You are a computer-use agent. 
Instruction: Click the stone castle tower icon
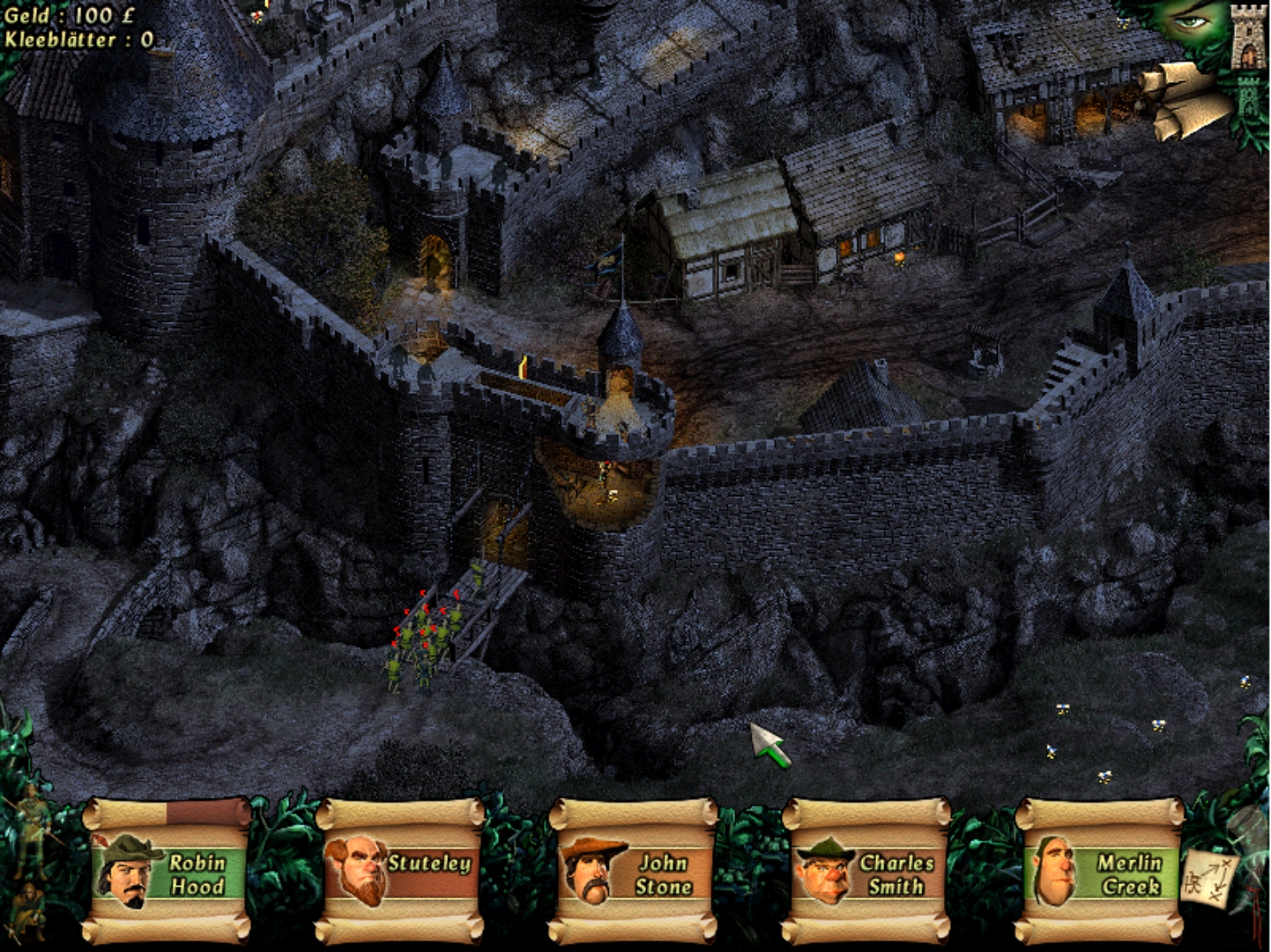click(1247, 38)
